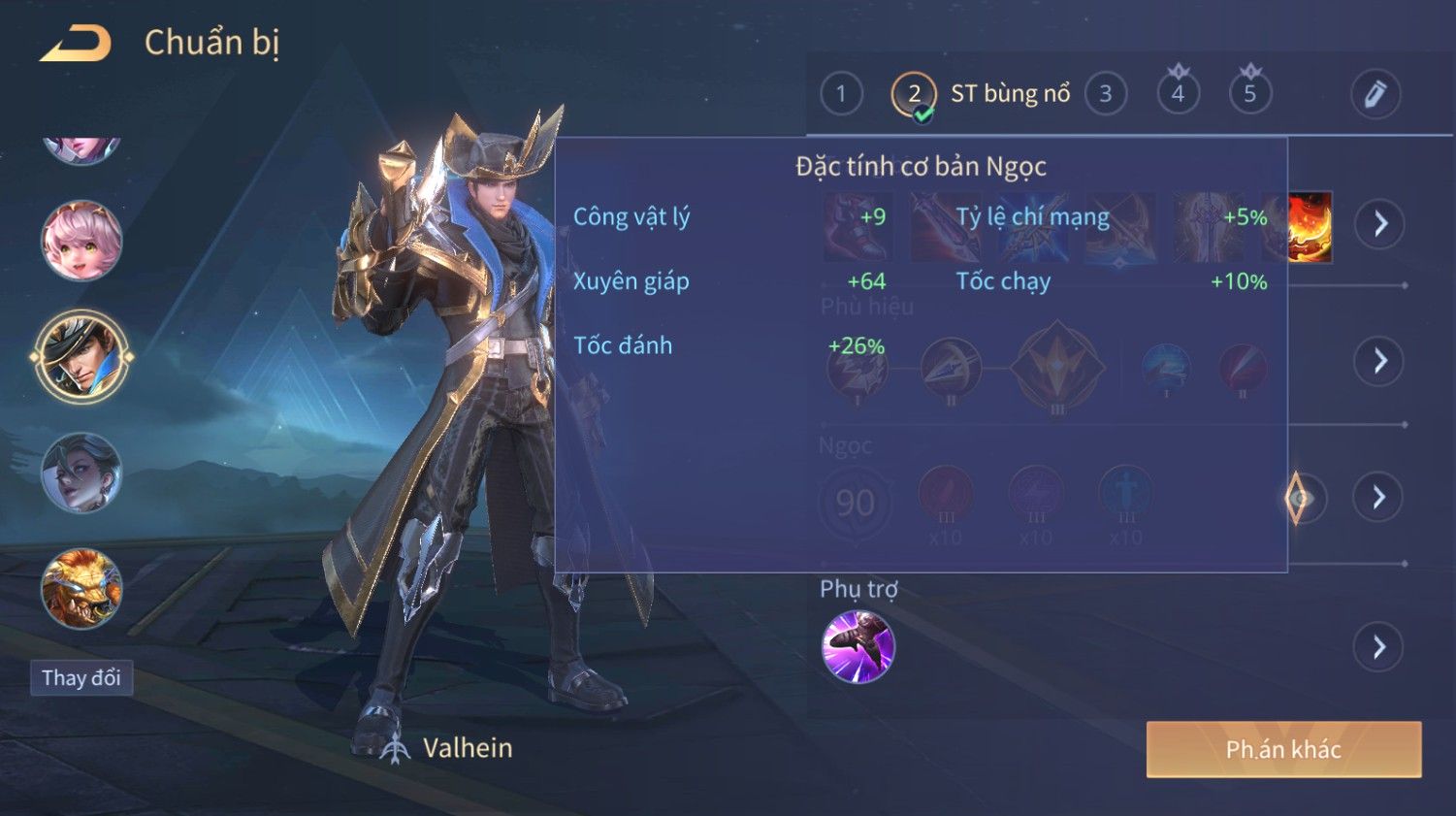Open the Ngọc rune section arrow

tap(1379, 498)
